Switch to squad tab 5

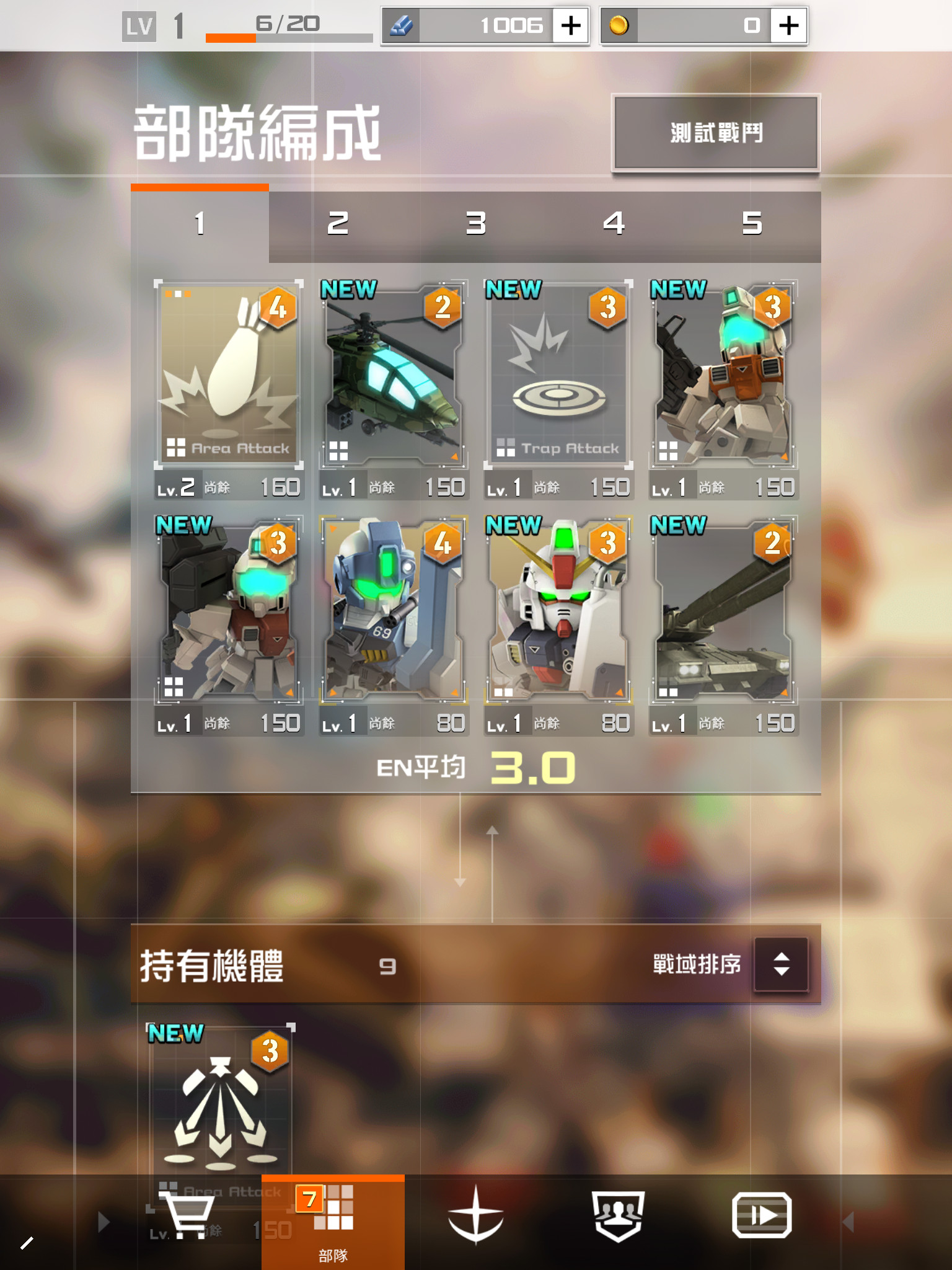[x=752, y=224]
